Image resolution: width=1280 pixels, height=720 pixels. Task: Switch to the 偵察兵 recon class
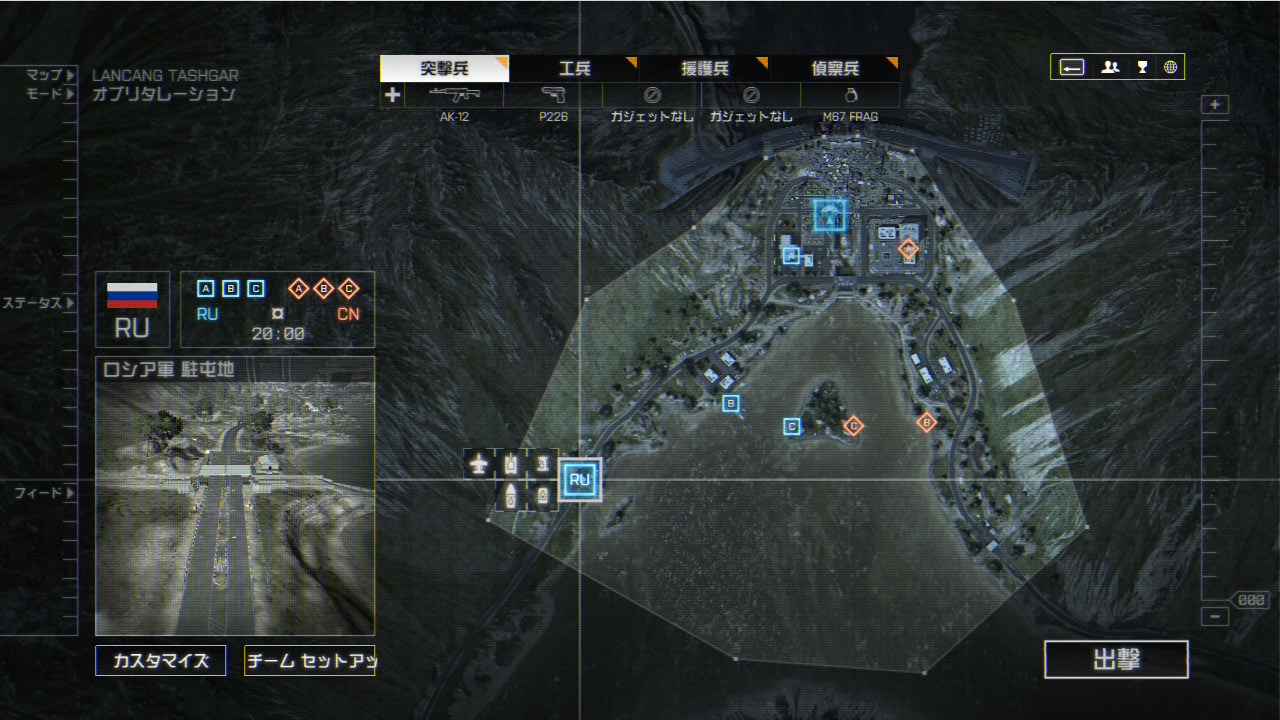click(835, 69)
